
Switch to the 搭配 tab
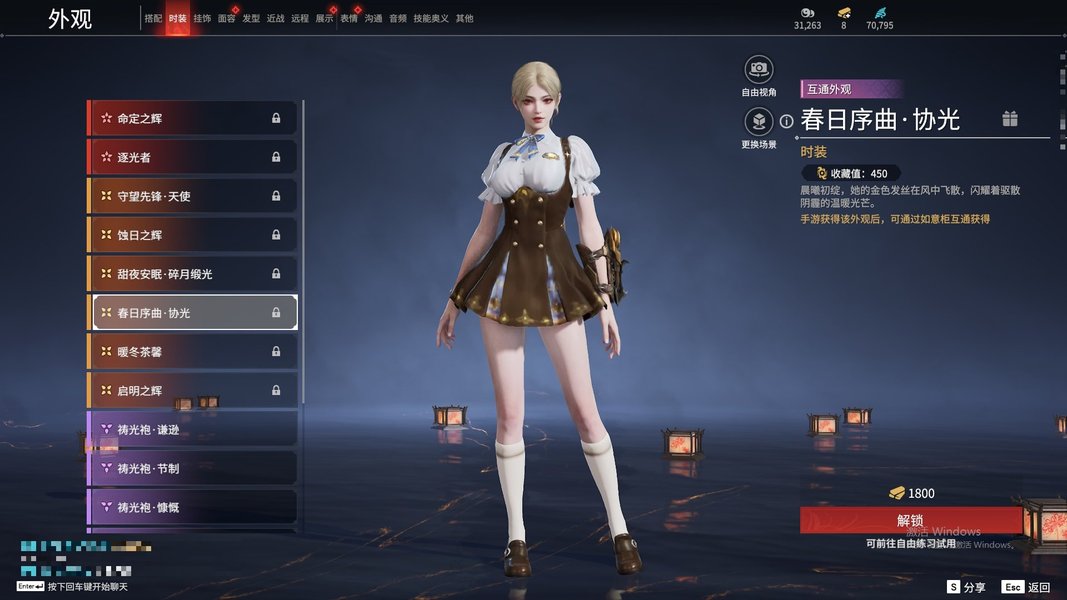tap(153, 19)
